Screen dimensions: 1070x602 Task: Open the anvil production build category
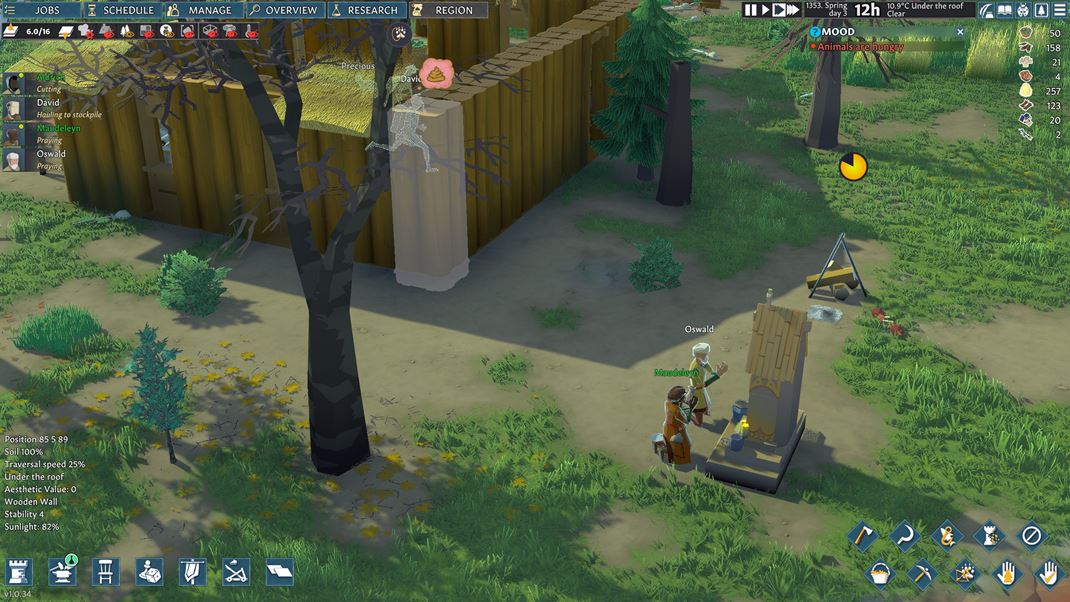click(63, 571)
